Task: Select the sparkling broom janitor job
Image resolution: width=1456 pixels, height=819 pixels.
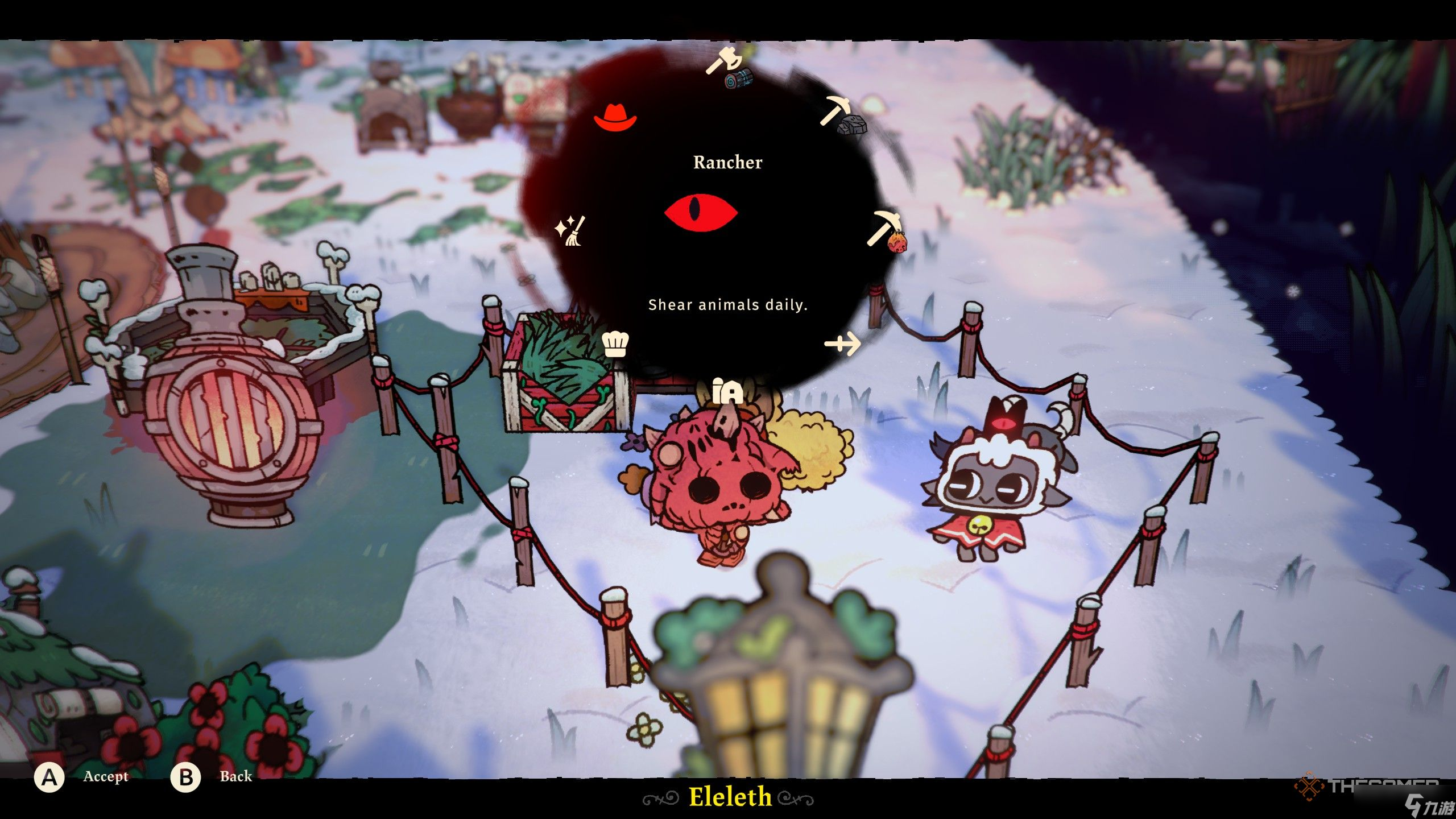Action: (x=570, y=230)
